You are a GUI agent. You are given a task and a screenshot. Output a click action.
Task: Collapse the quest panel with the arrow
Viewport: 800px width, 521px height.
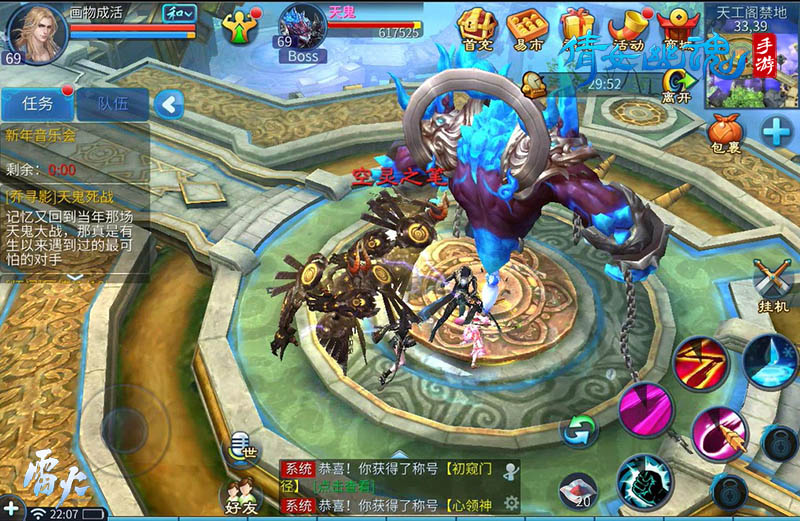pos(171,103)
